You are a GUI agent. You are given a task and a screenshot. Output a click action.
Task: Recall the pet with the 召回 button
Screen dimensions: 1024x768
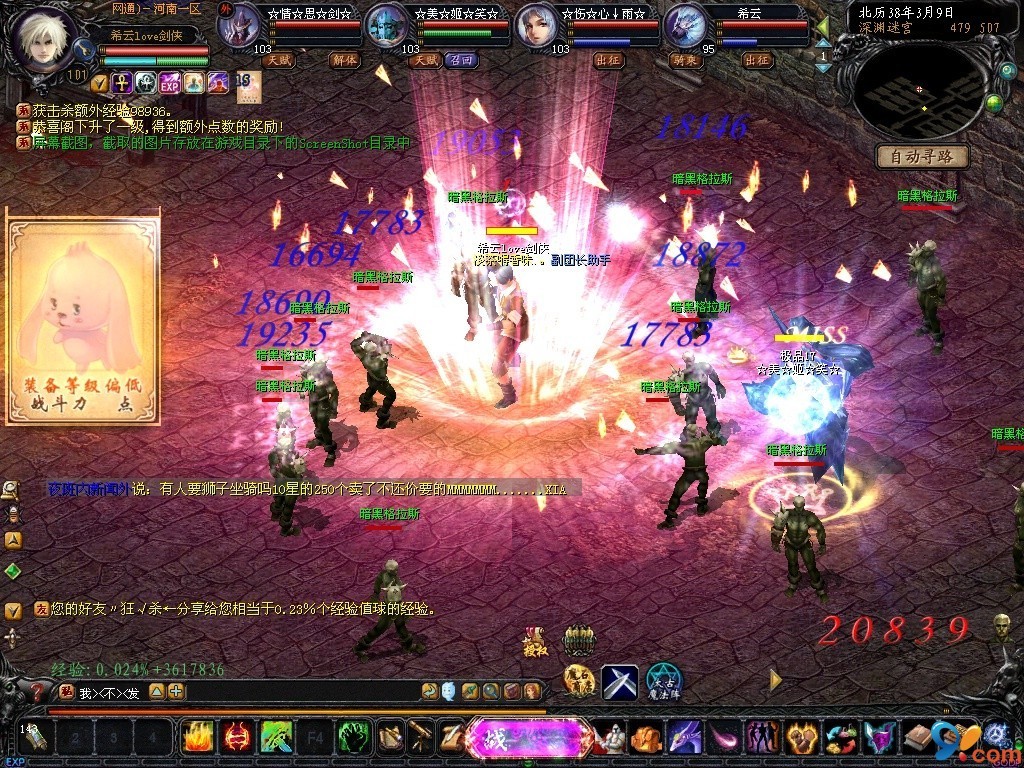461,60
